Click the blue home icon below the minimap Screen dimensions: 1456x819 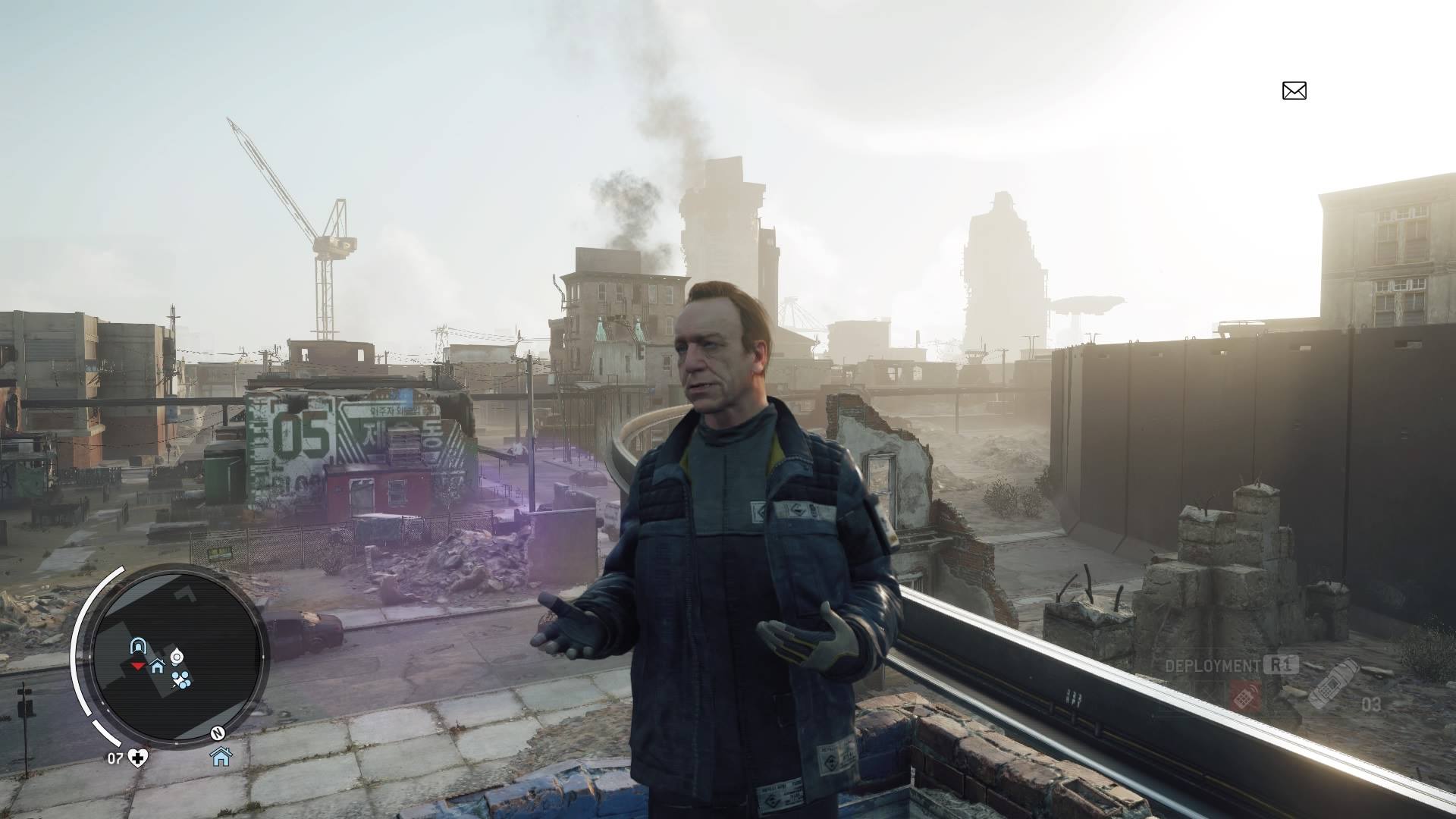pyautogui.click(x=221, y=756)
